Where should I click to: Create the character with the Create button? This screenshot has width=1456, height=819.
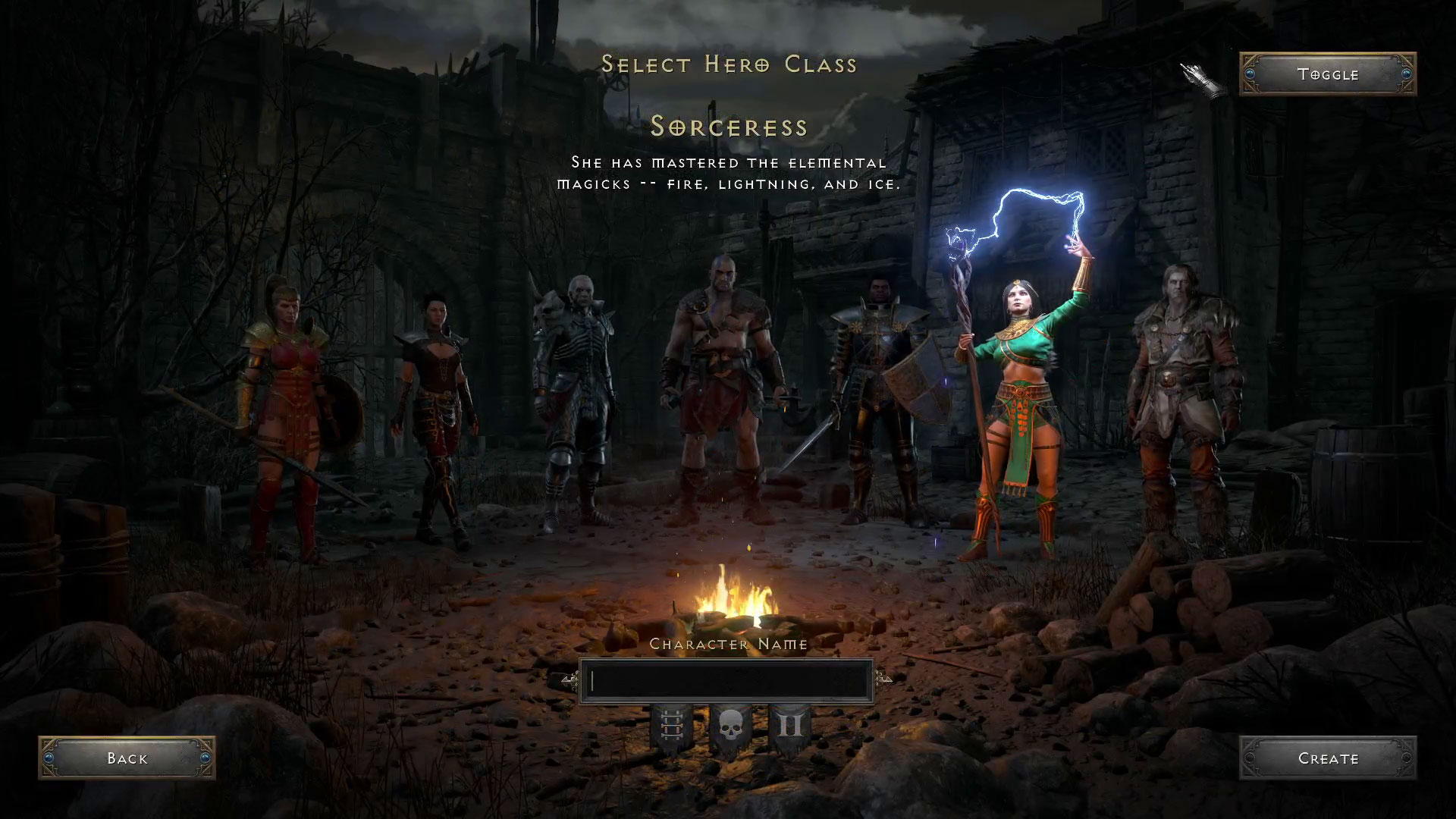(x=1327, y=758)
